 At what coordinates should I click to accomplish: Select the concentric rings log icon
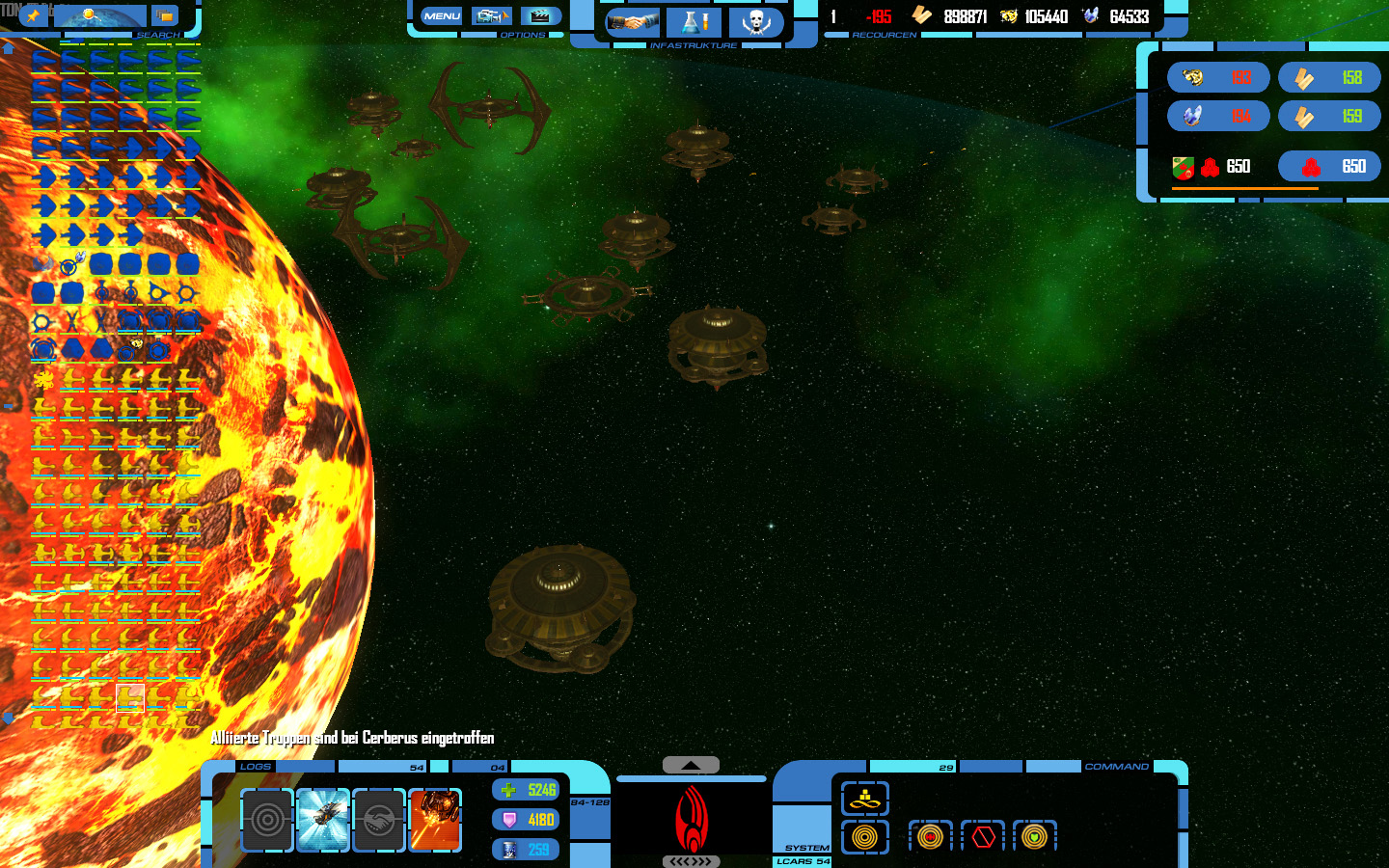267,820
